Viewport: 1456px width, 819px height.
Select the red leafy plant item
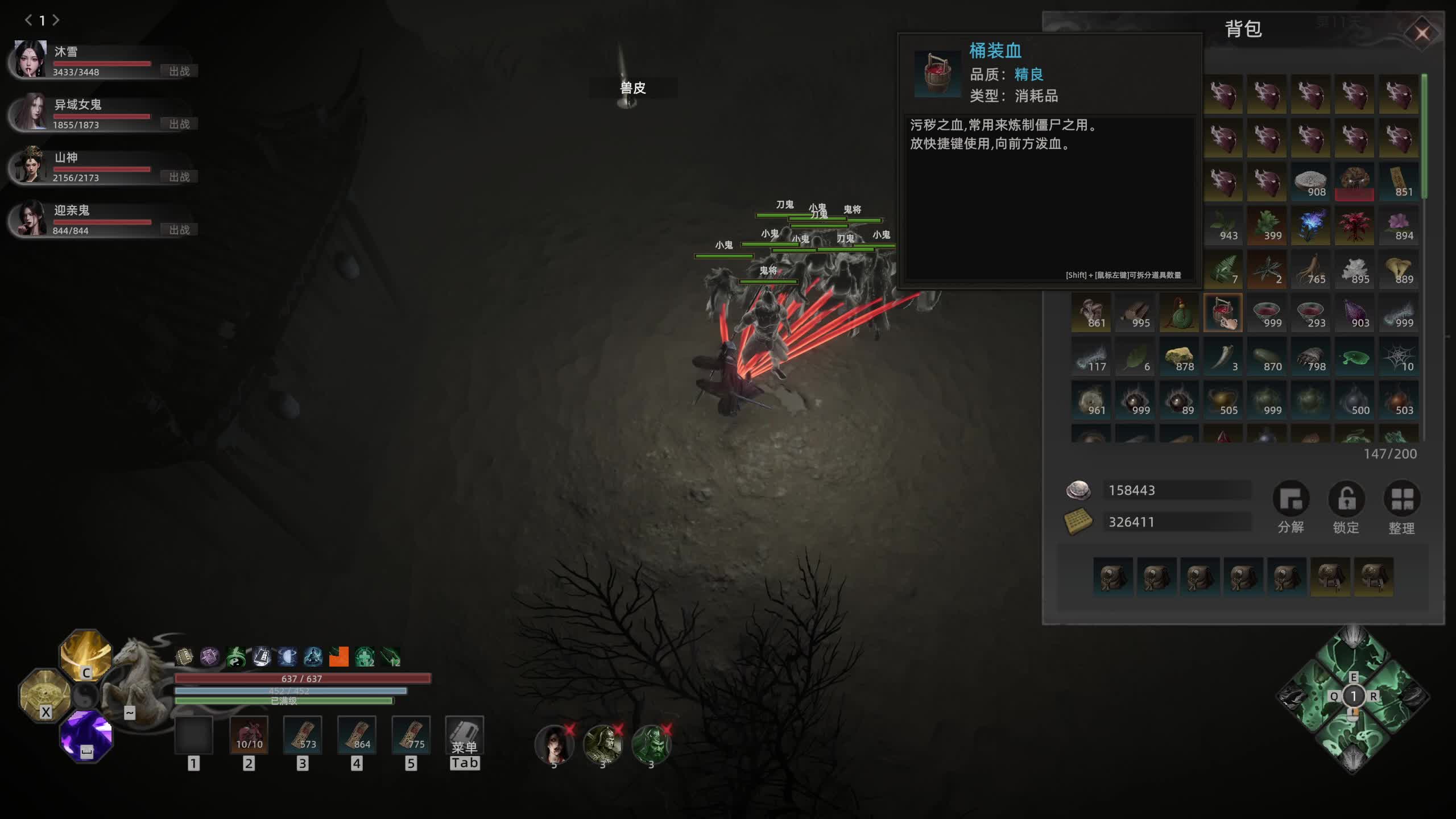pos(1354,226)
